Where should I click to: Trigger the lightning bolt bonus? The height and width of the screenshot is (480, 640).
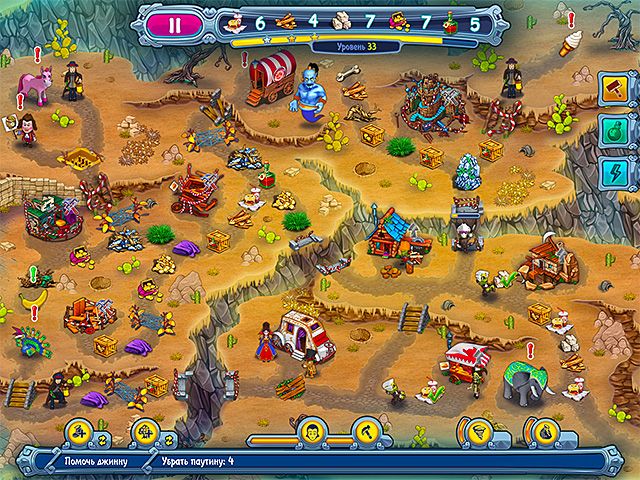coord(610,173)
